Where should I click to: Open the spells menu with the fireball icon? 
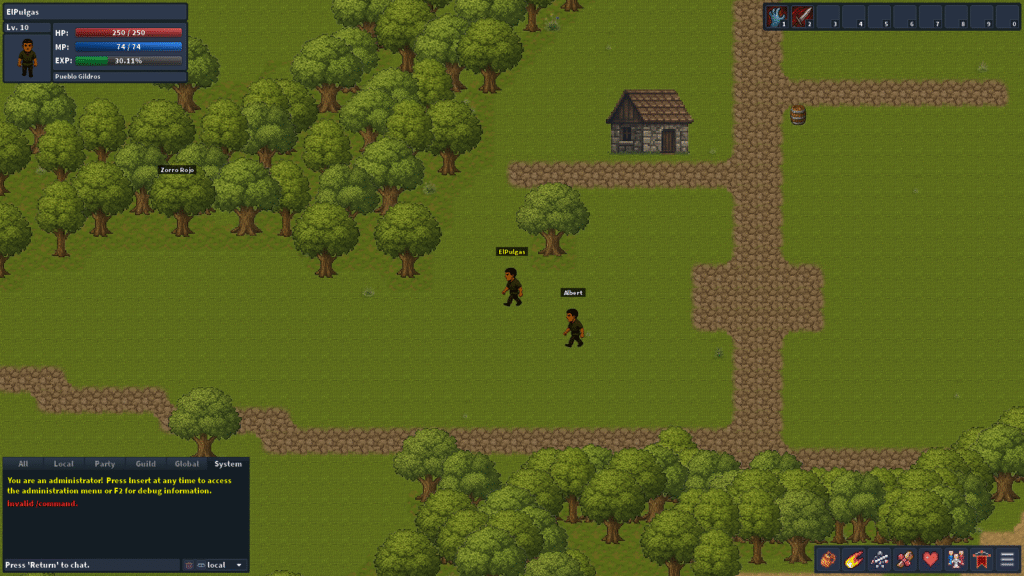(854, 560)
